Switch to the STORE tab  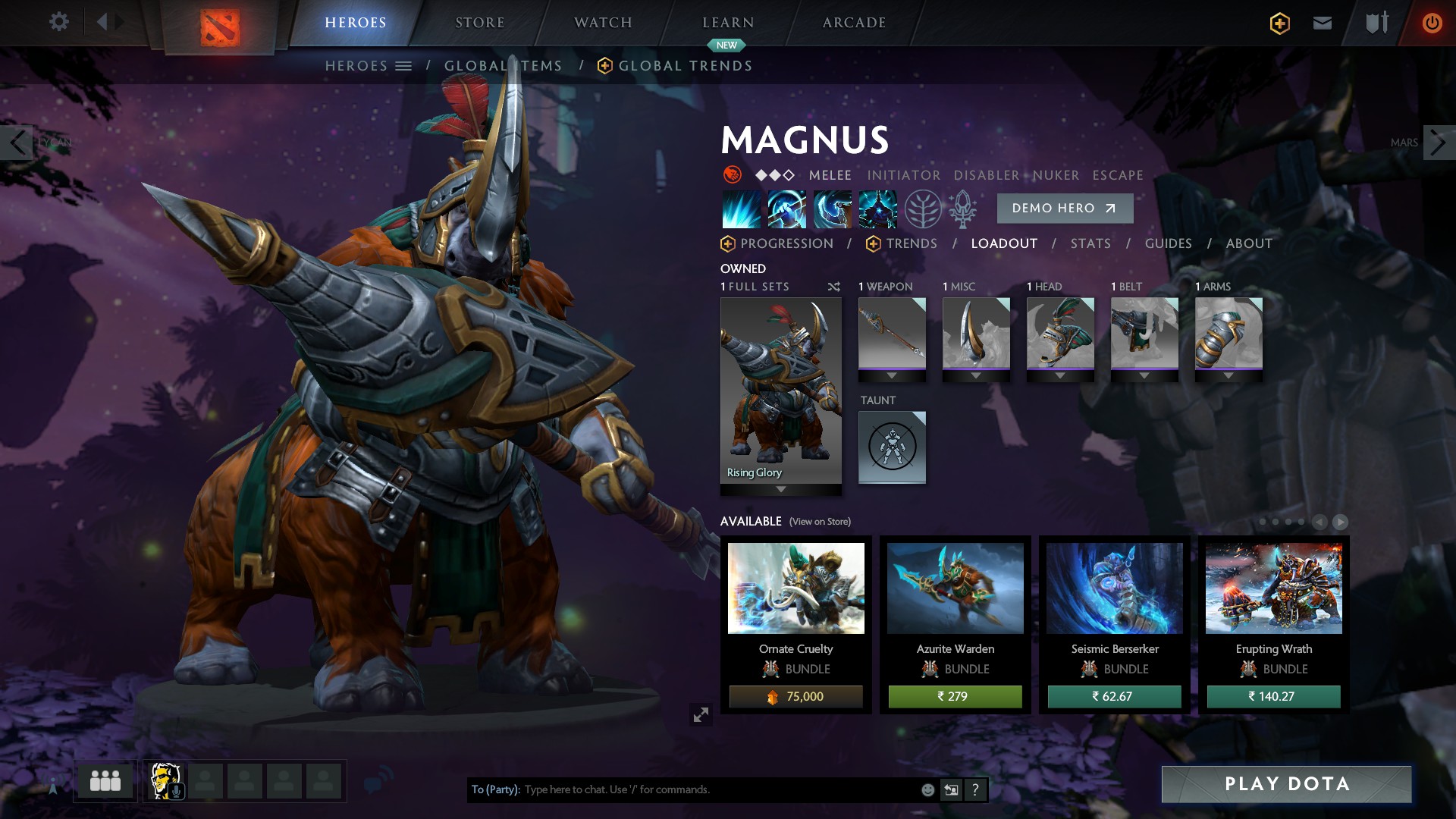click(480, 22)
